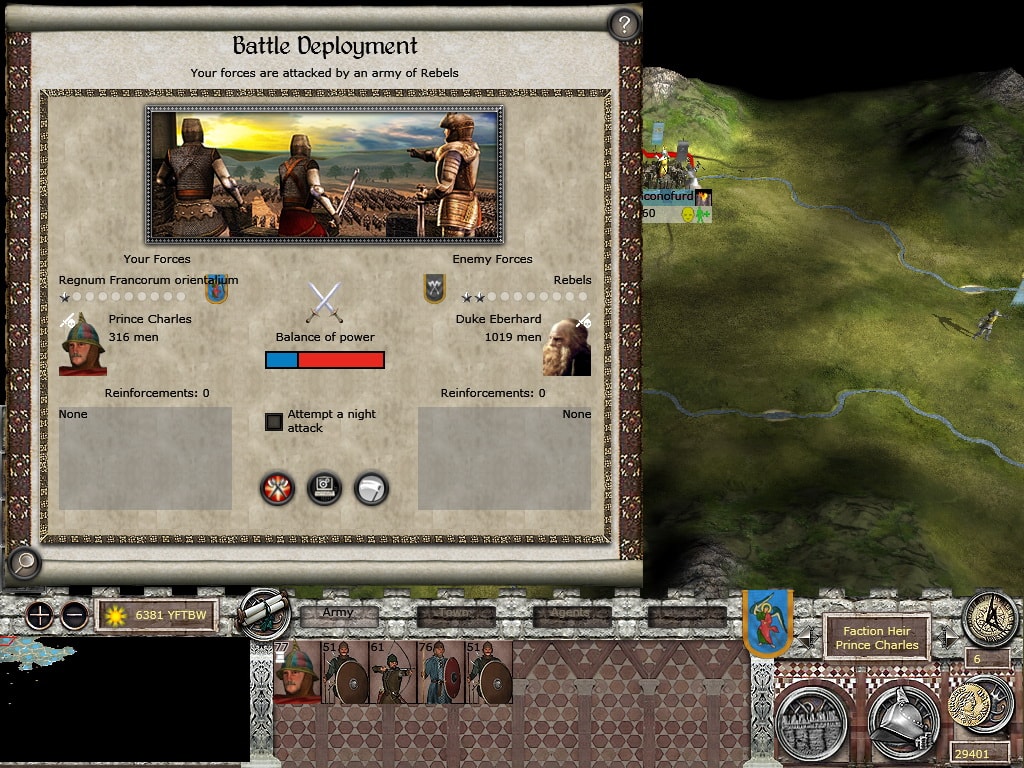Tick the Attempt a night attack checkbox

[x=274, y=421]
